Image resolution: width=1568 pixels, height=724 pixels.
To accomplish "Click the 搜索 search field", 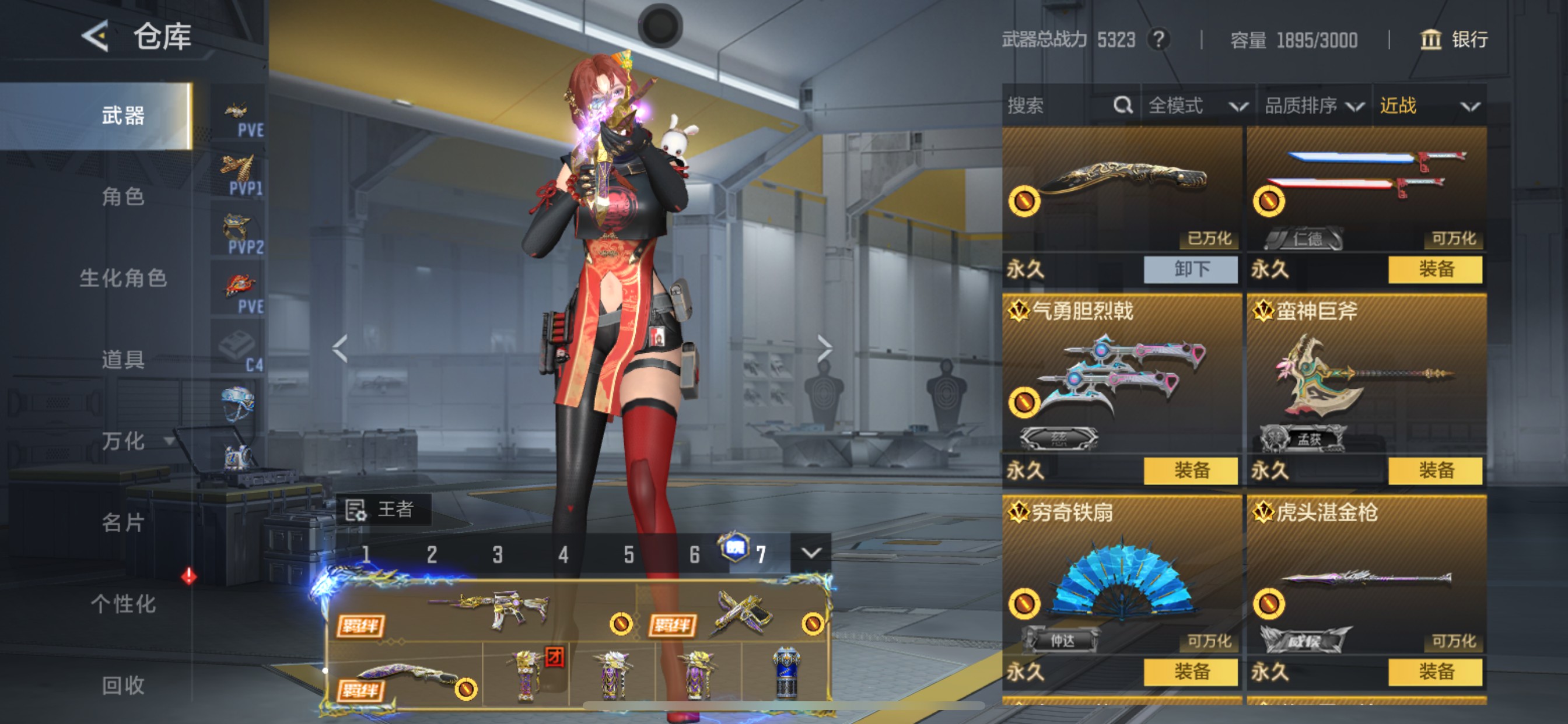I will pyautogui.click(x=1059, y=106).
